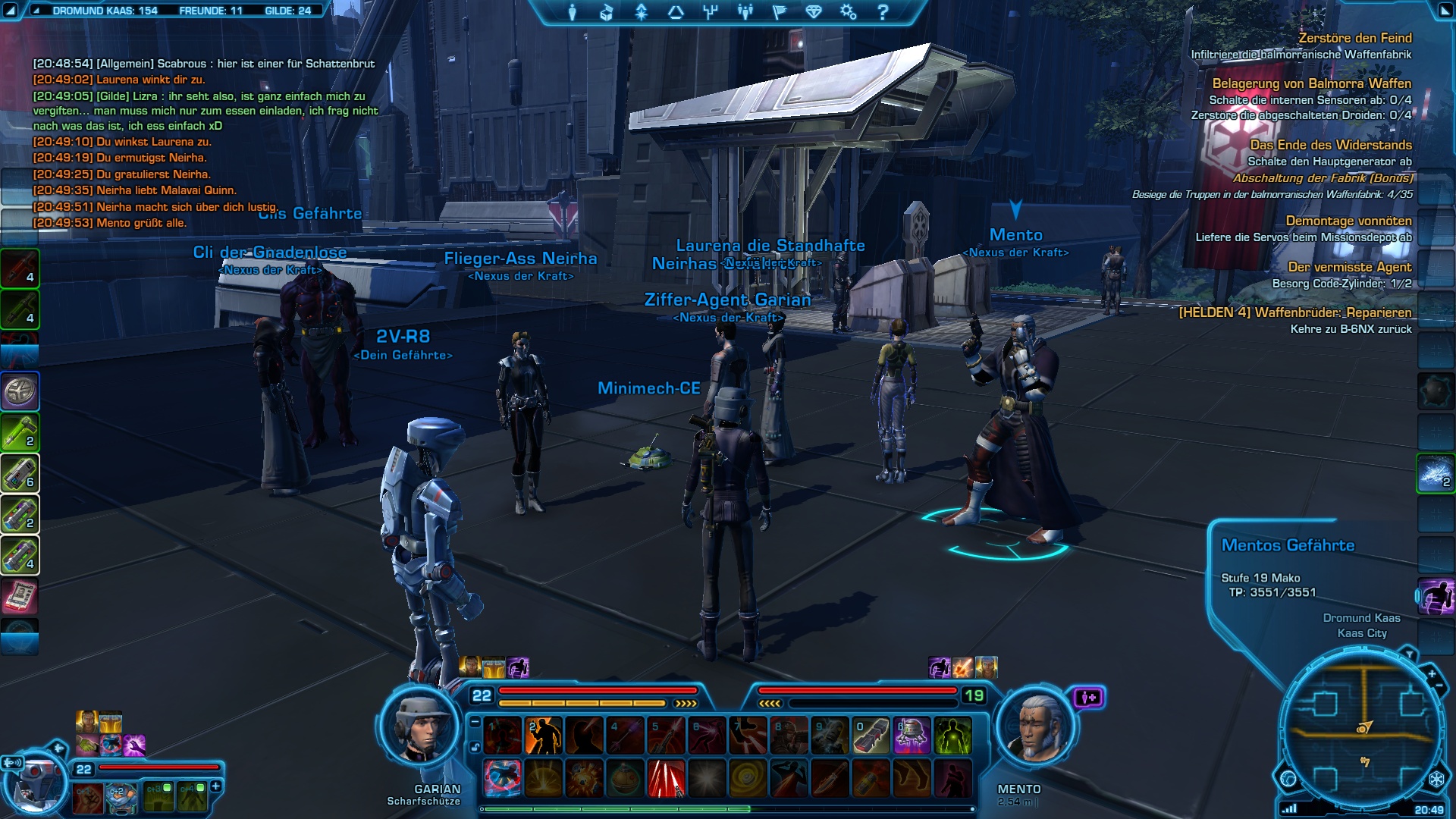1456x819 pixels.
Task: Use the medpac item in slot 0
Action: pyautogui.click(x=870, y=736)
